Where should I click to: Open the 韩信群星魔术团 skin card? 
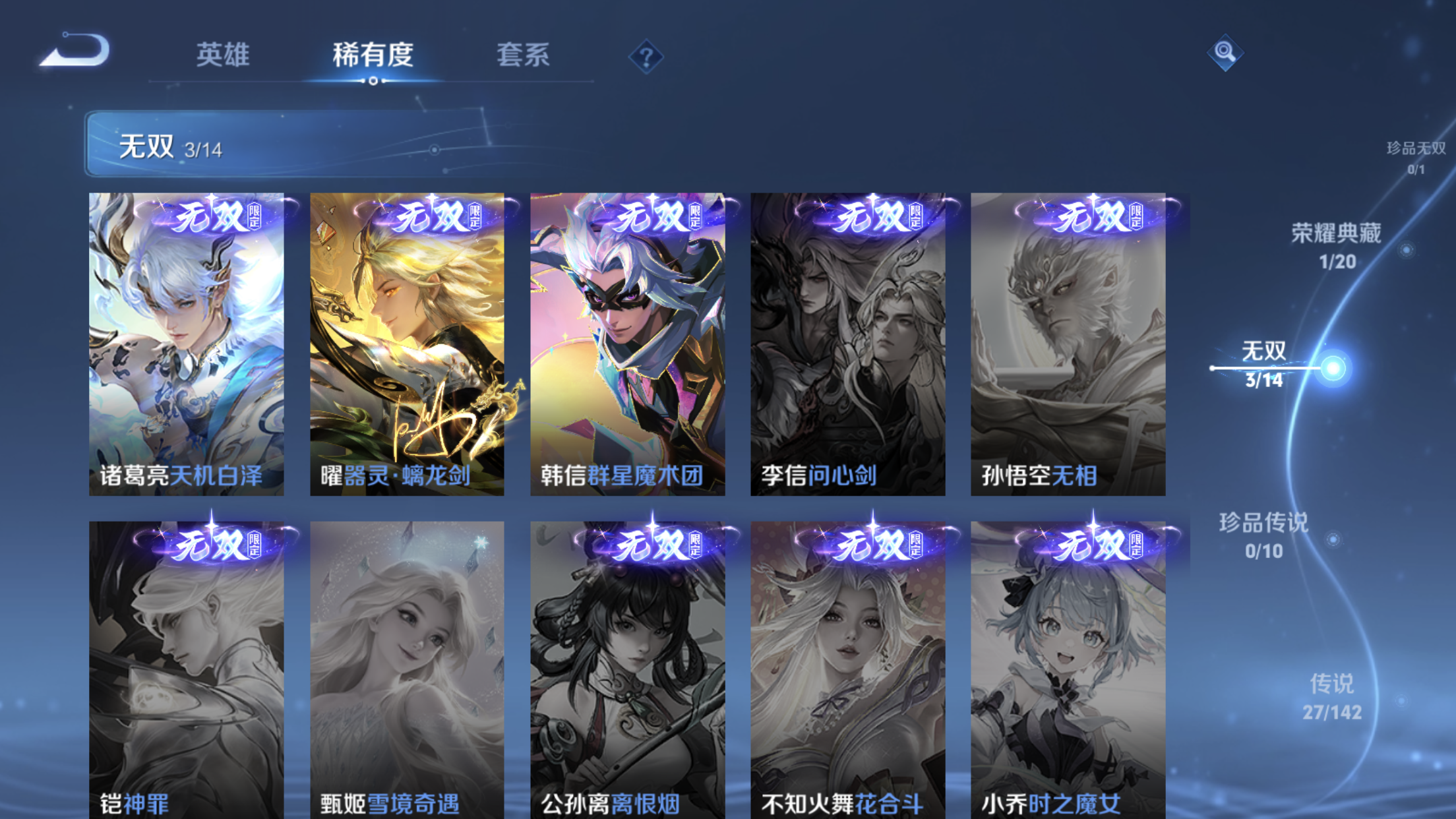[627, 343]
